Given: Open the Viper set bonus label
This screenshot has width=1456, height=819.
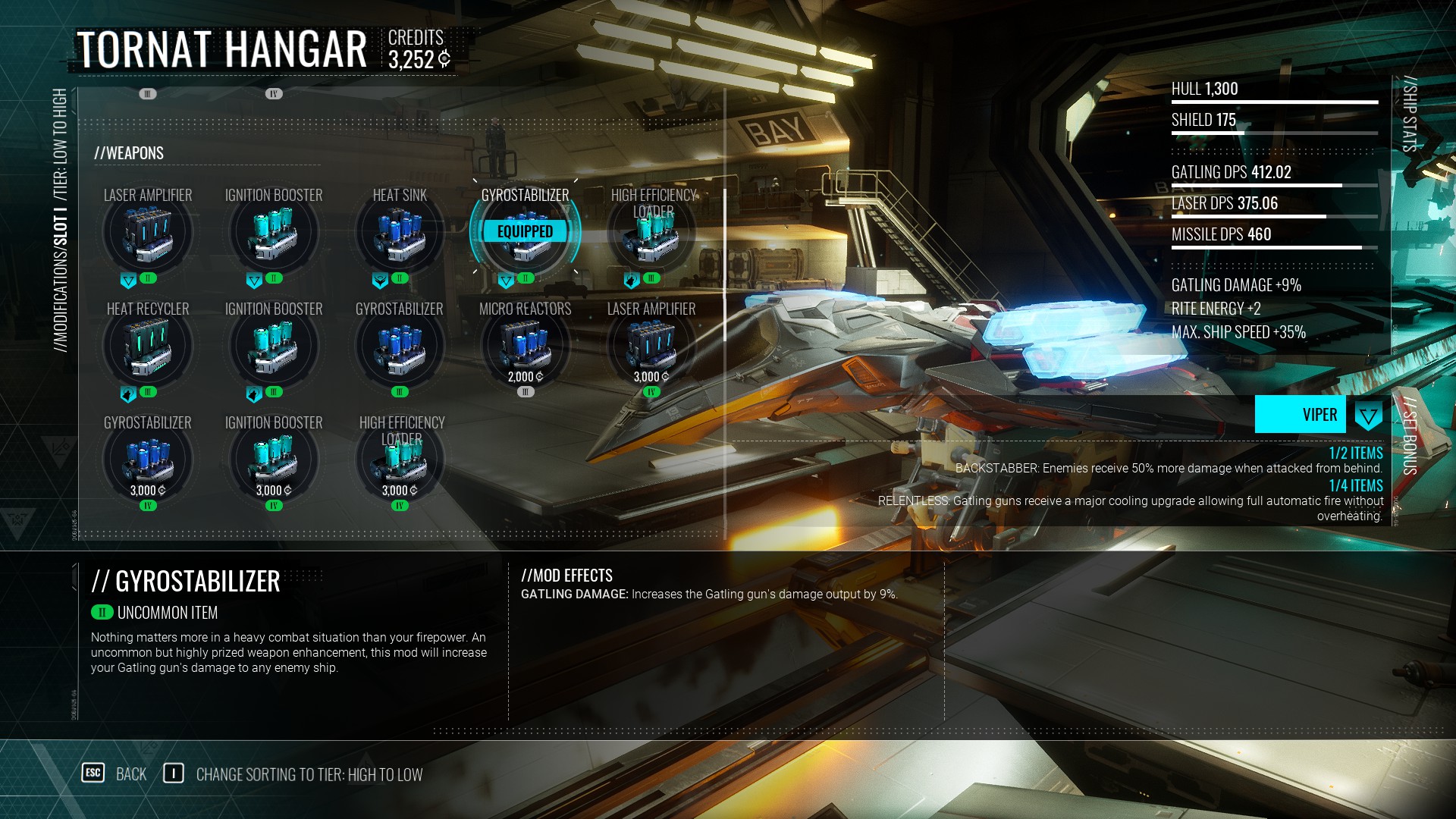Looking at the screenshot, I should [x=1301, y=415].
